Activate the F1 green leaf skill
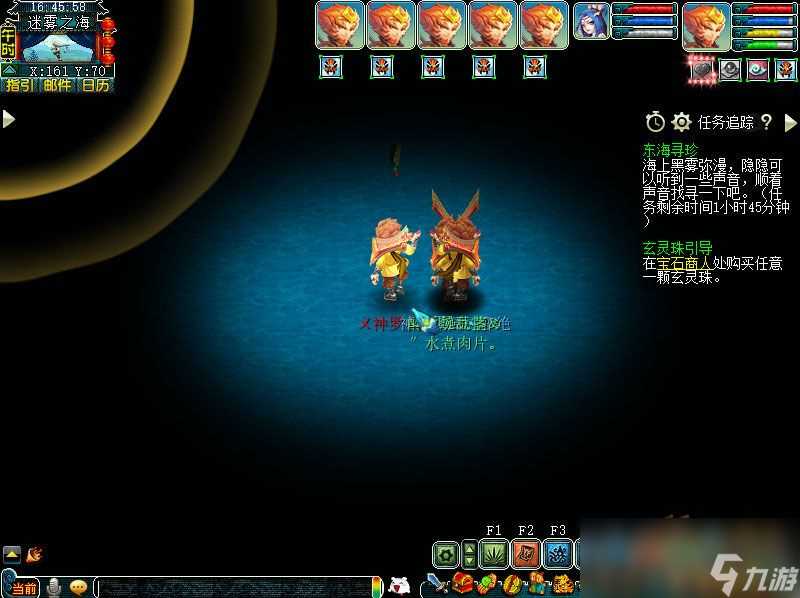The image size is (800, 598). pyautogui.click(x=493, y=554)
